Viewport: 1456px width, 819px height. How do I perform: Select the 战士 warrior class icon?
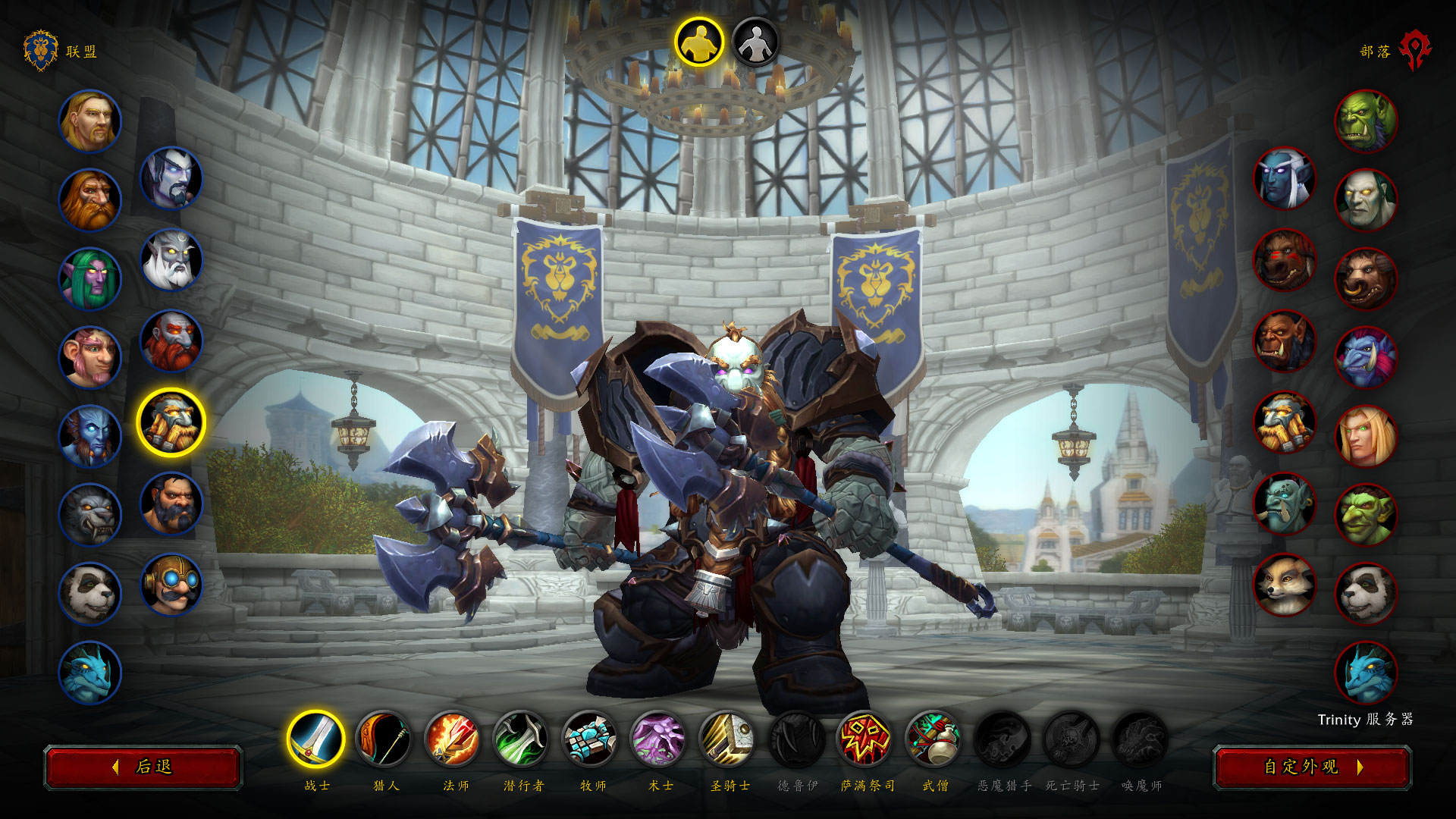[316, 739]
